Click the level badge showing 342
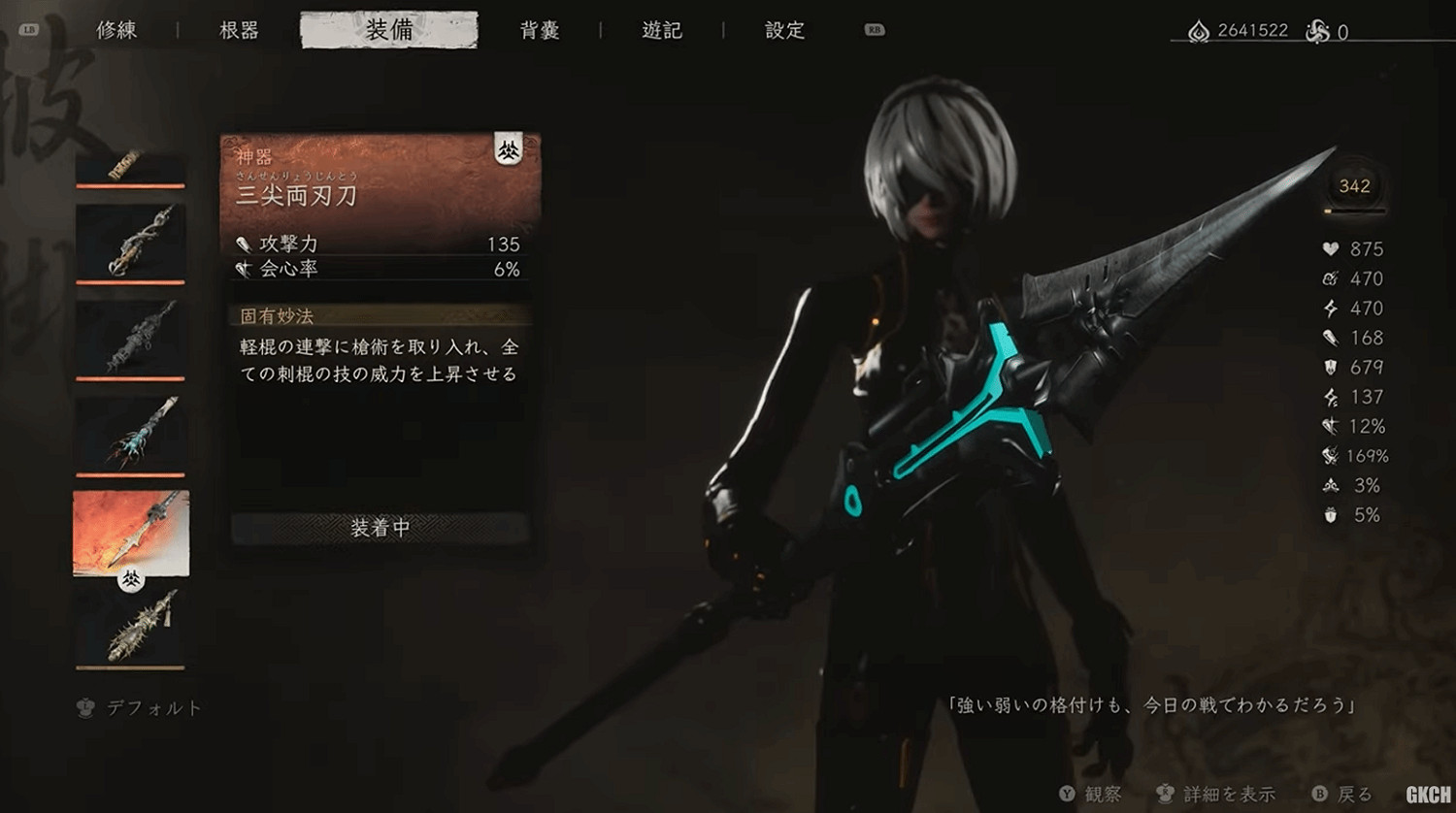 (x=1353, y=186)
